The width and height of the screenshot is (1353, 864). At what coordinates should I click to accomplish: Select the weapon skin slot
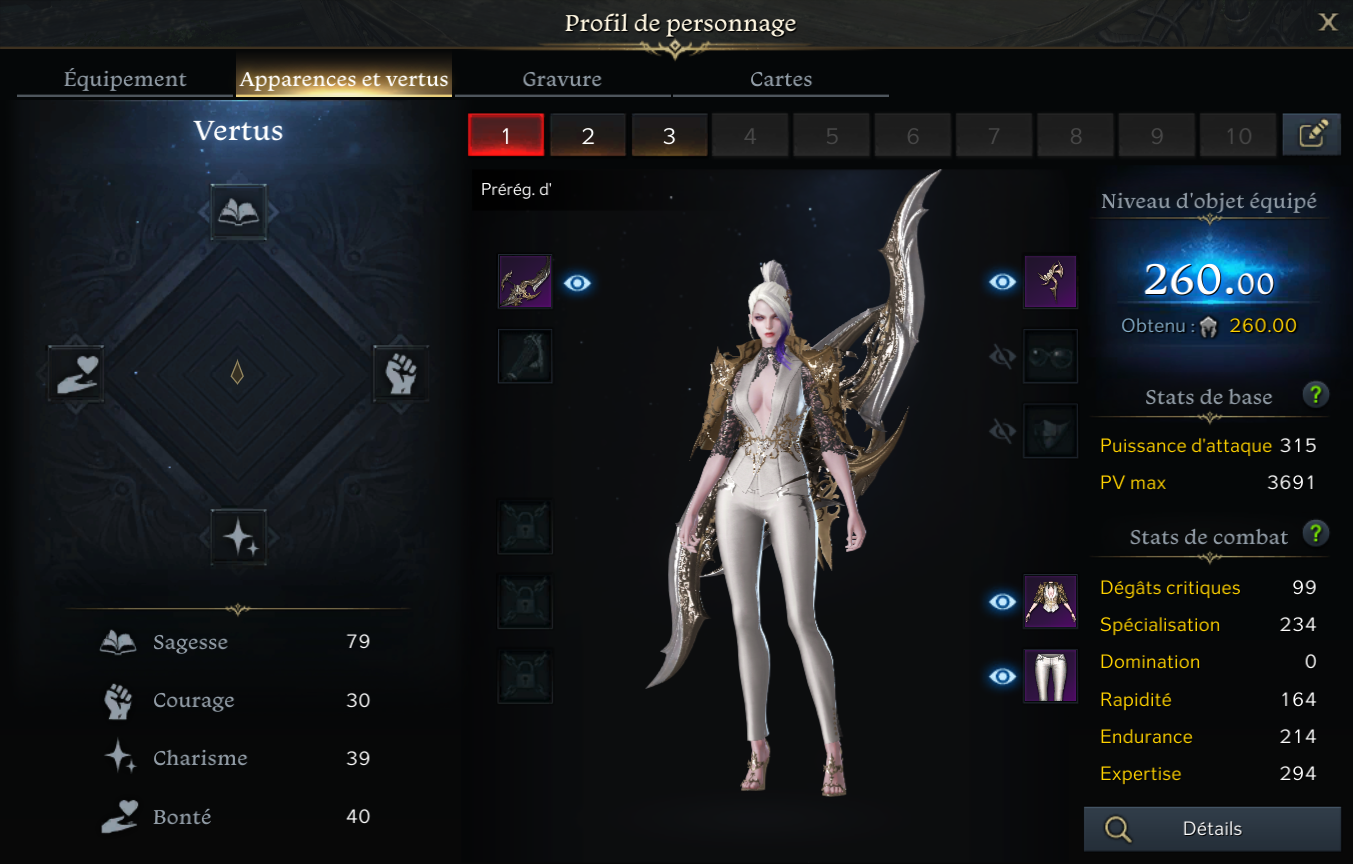pos(525,282)
